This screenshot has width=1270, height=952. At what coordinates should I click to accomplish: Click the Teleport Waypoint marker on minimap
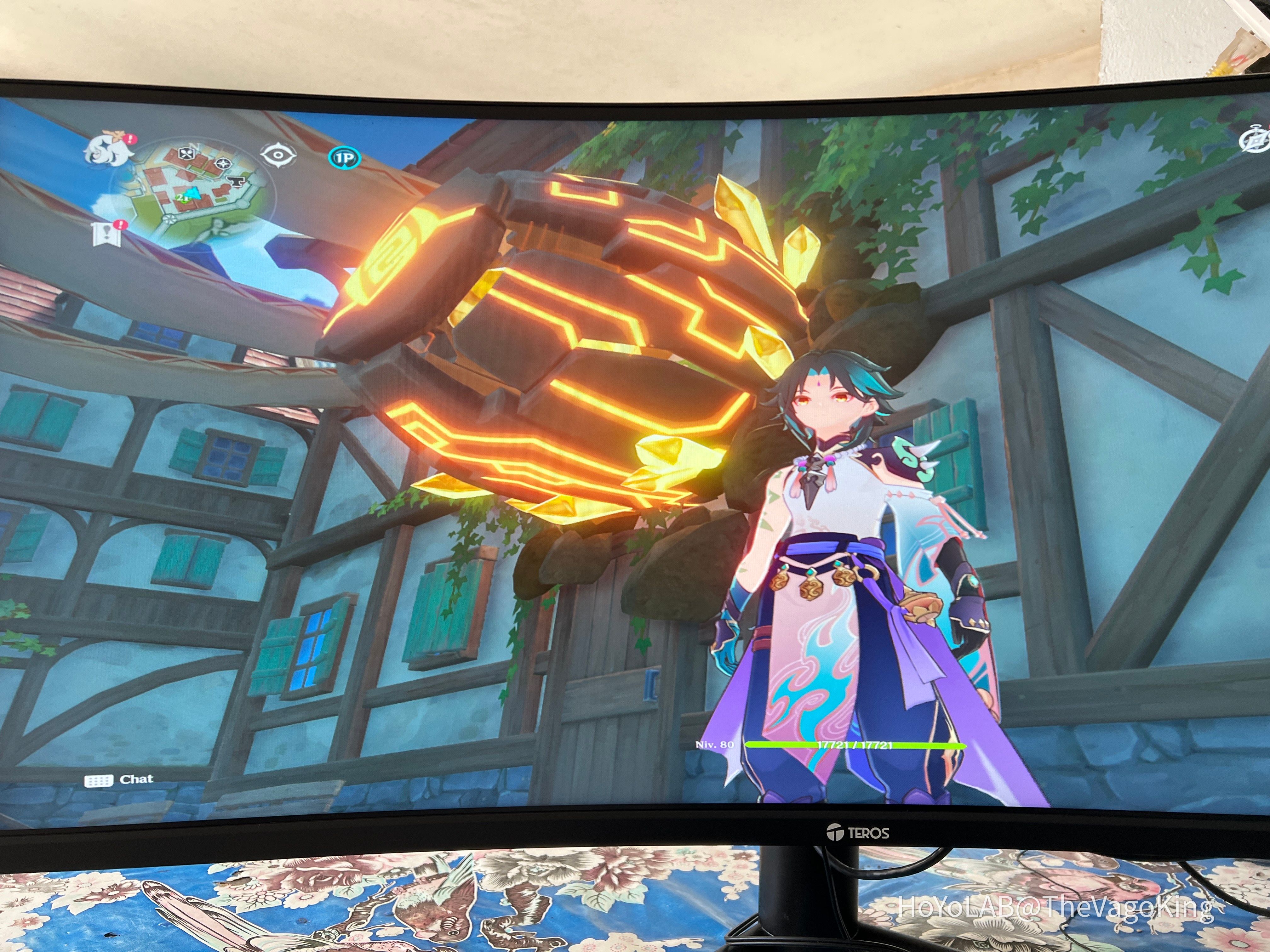pos(223,163)
